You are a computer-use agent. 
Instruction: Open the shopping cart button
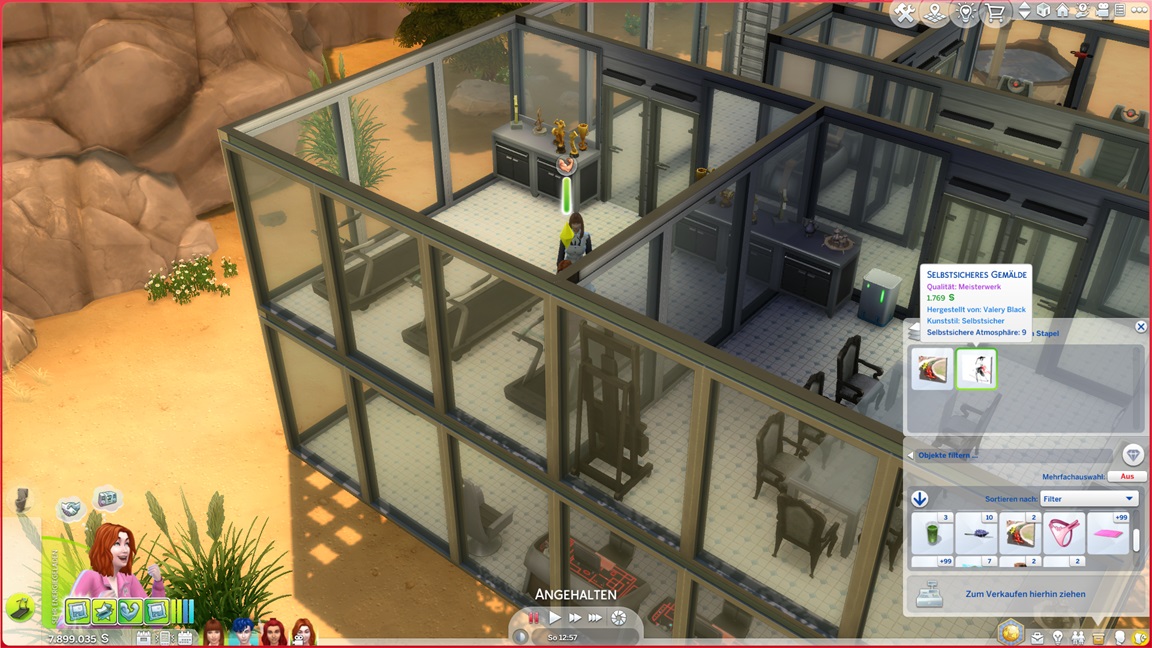[995, 13]
